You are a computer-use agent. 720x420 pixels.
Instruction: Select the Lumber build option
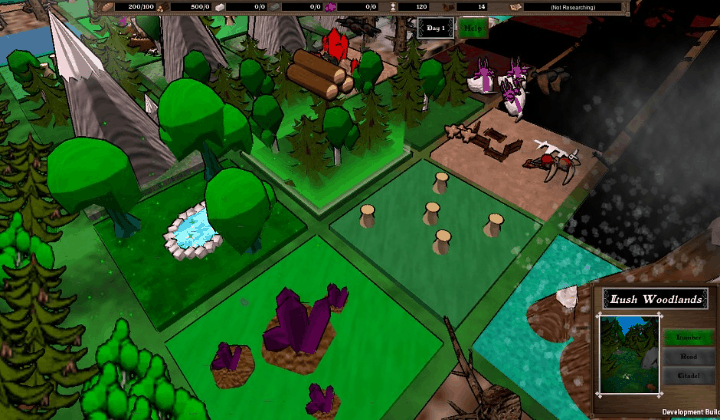[689, 338]
